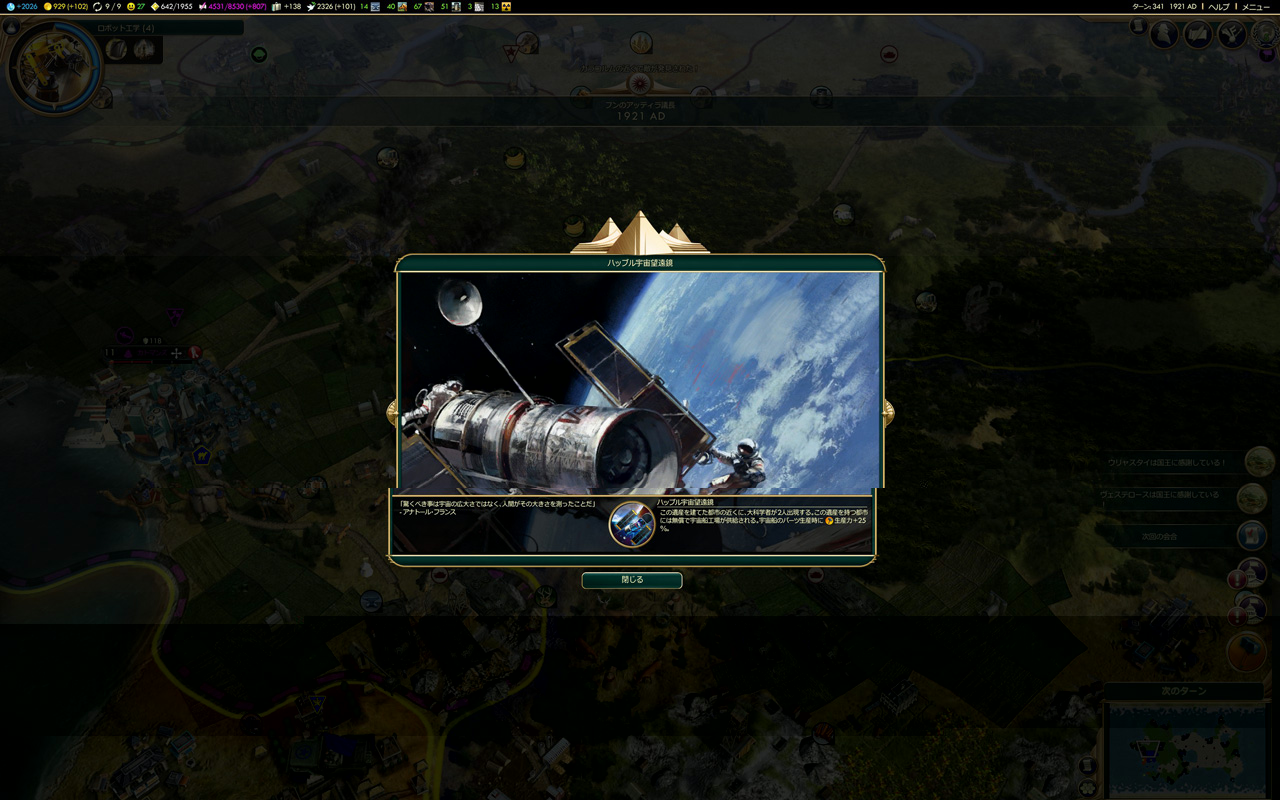Screen dimensions: 1280x800
Task: Select the ヴェステロース gratitude notification icon
Action: click(x=1252, y=497)
